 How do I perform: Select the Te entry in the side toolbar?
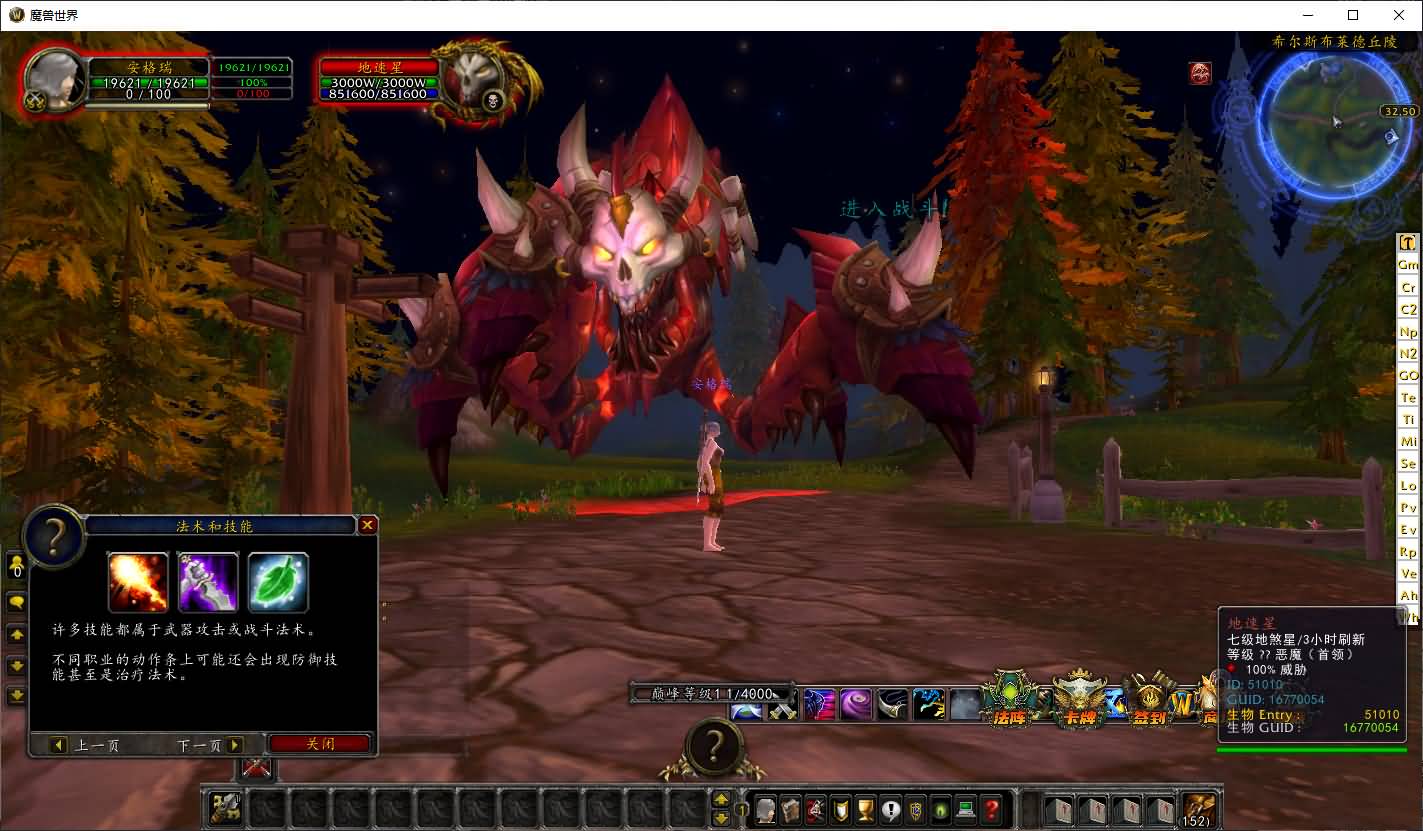click(x=1408, y=398)
